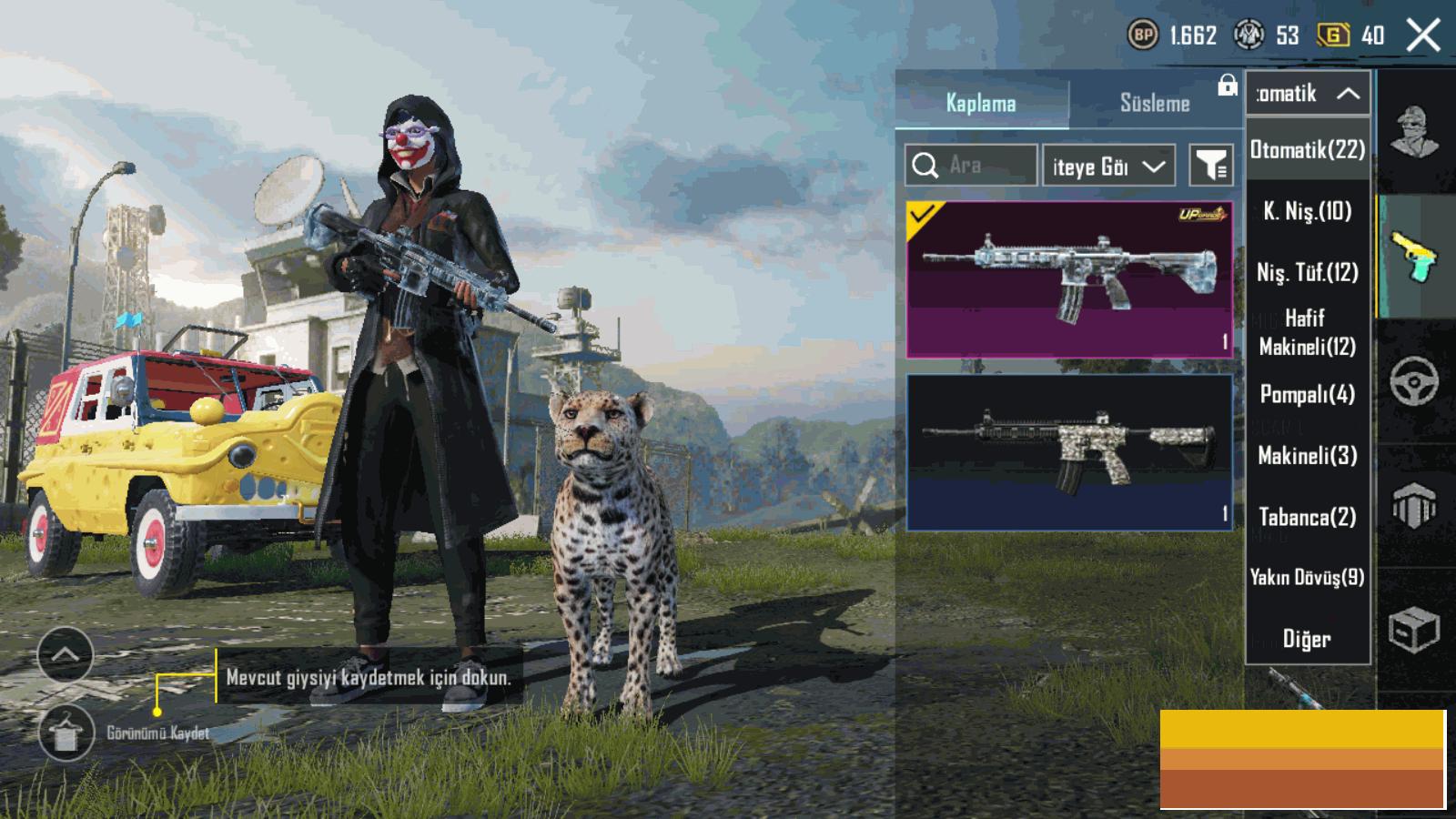Choose the camo-patterned M416 skin
The width and height of the screenshot is (1456, 819).
[1069, 451]
